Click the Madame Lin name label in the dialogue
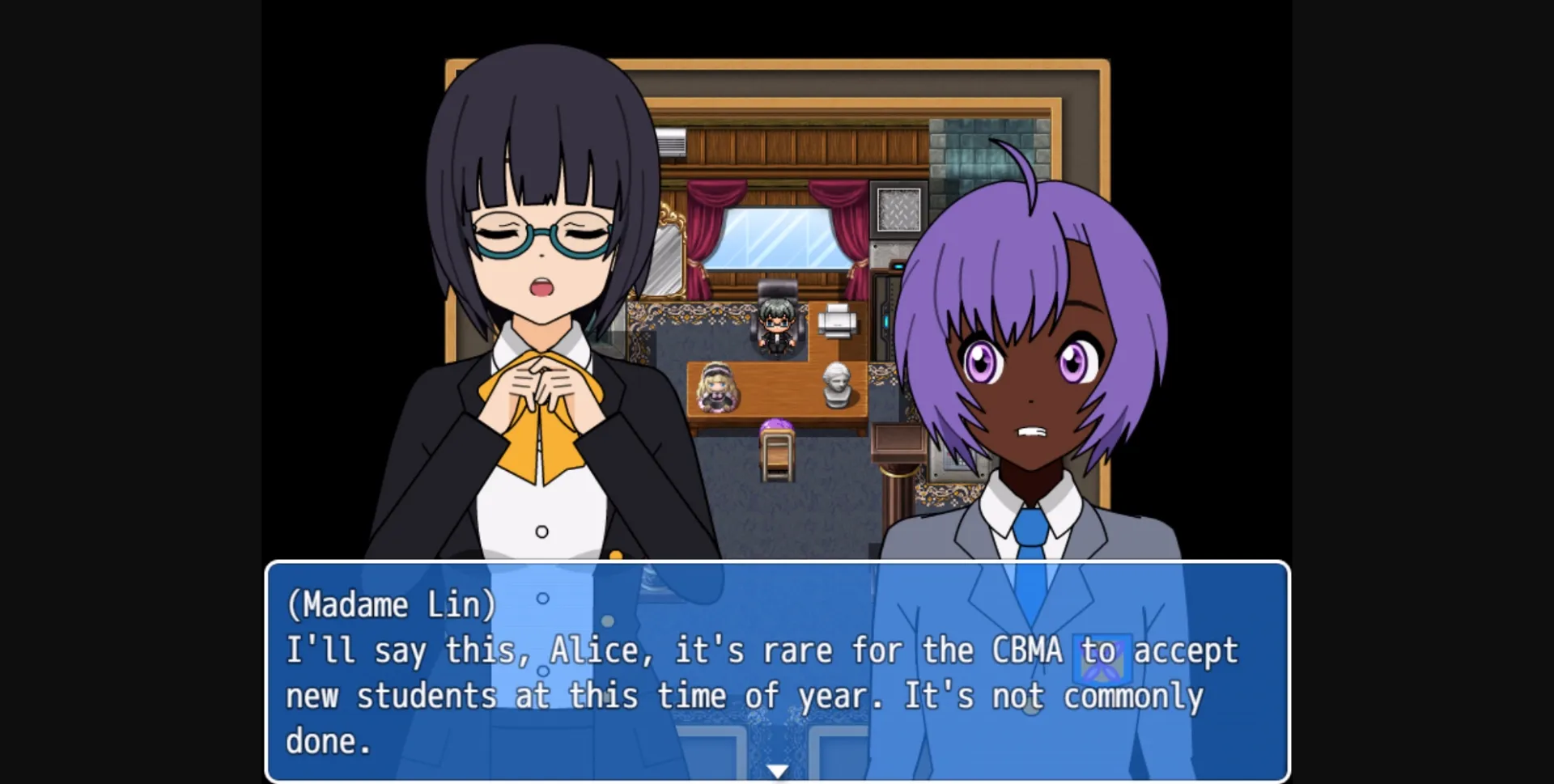The image size is (1554, 784). pyautogui.click(x=391, y=605)
